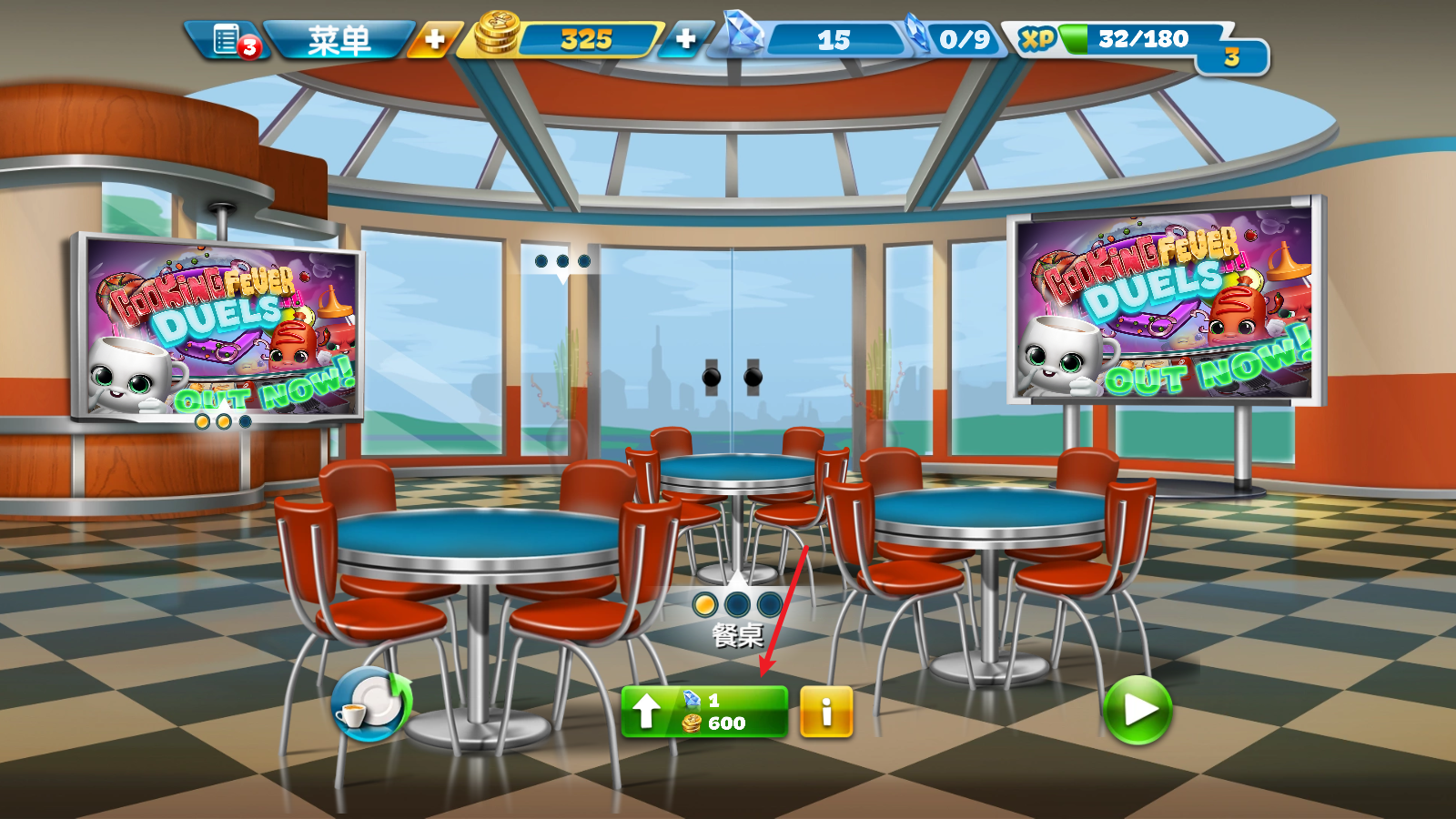Click the plus button next to the coin balance
Image resolution: width=1456 pixels, height=819 pixels.
click(435, 40)
